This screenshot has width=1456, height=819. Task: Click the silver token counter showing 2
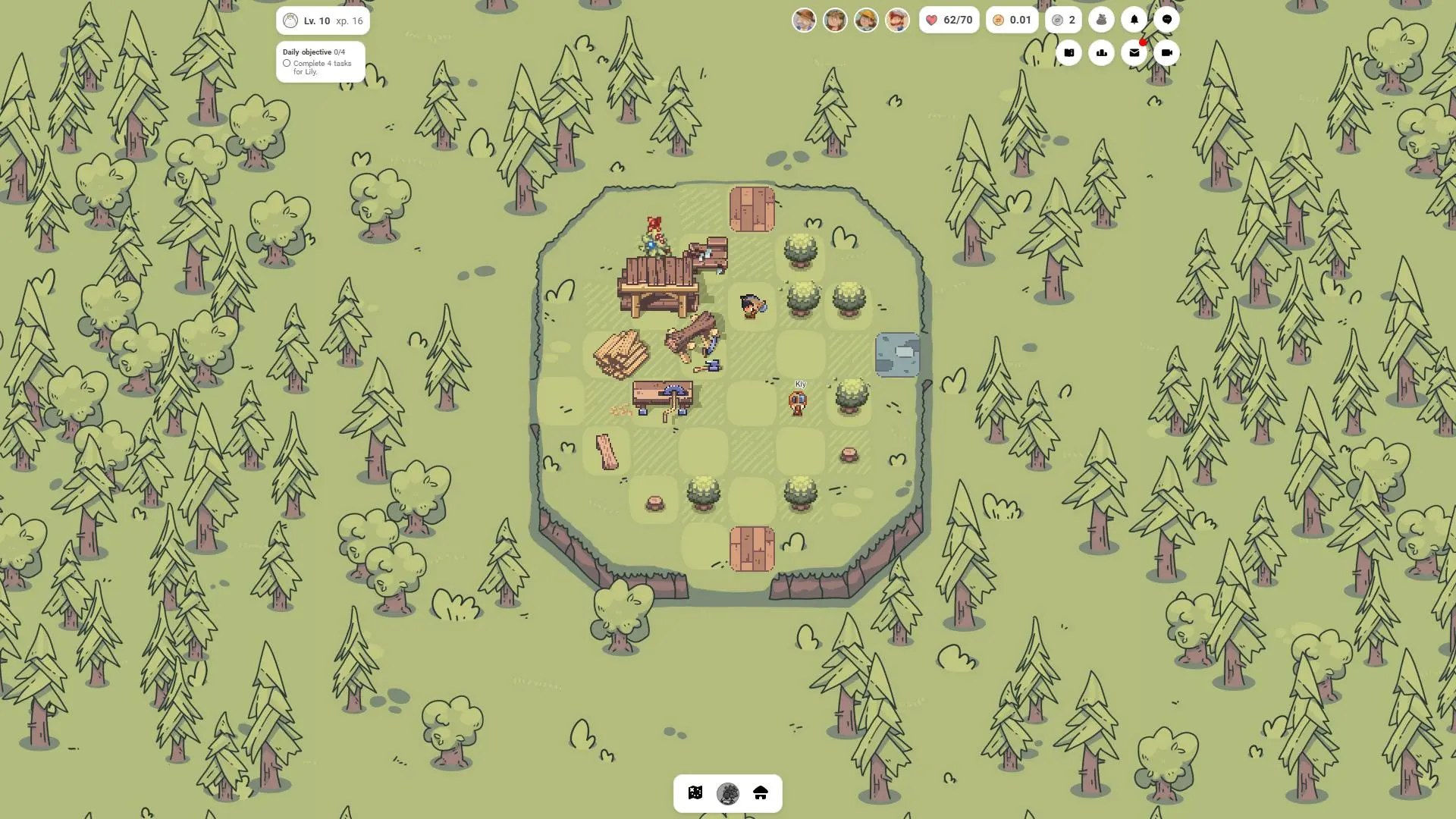pyautogui.click(x=1063, y=20)
